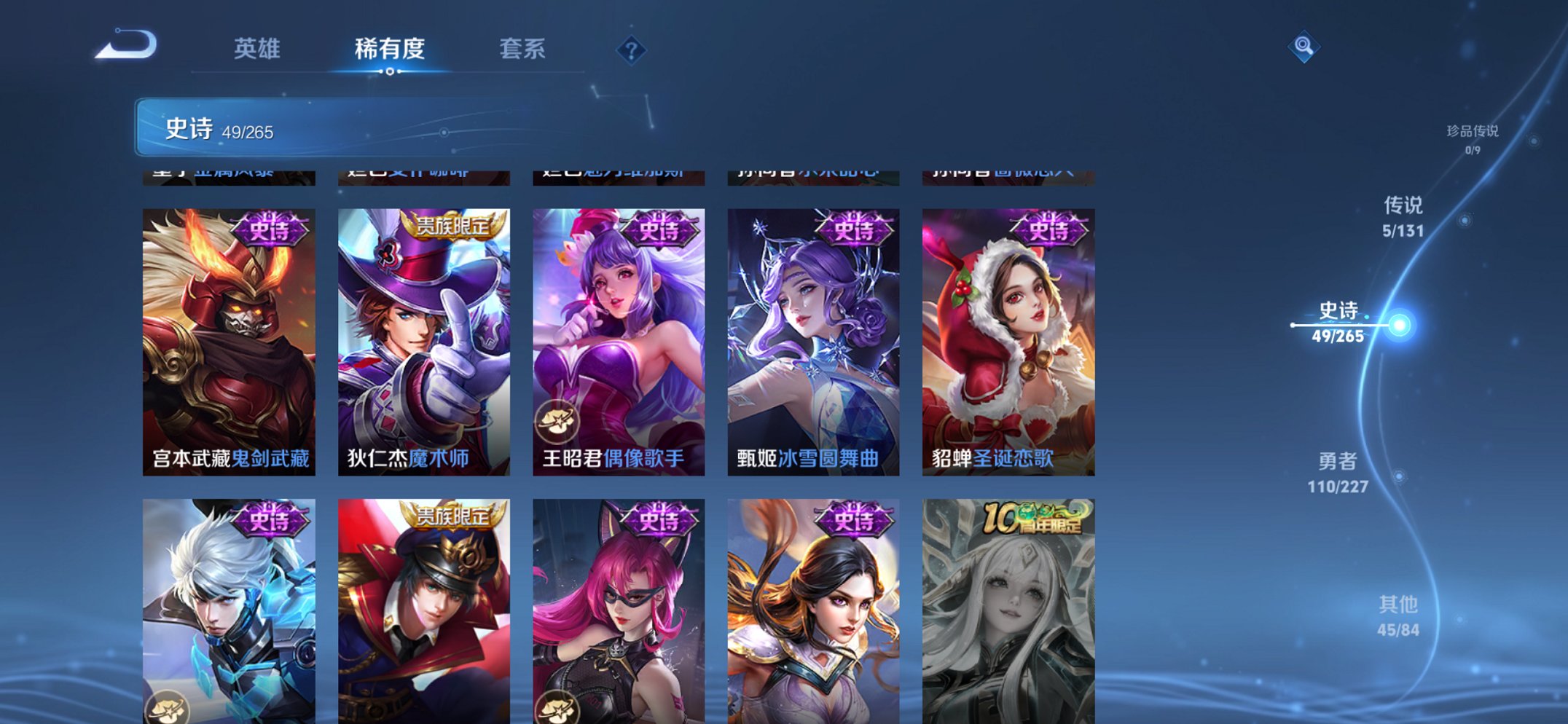Click the question mark help icon
Viewport: 1568px width, 724px height.
click(632, 50)
